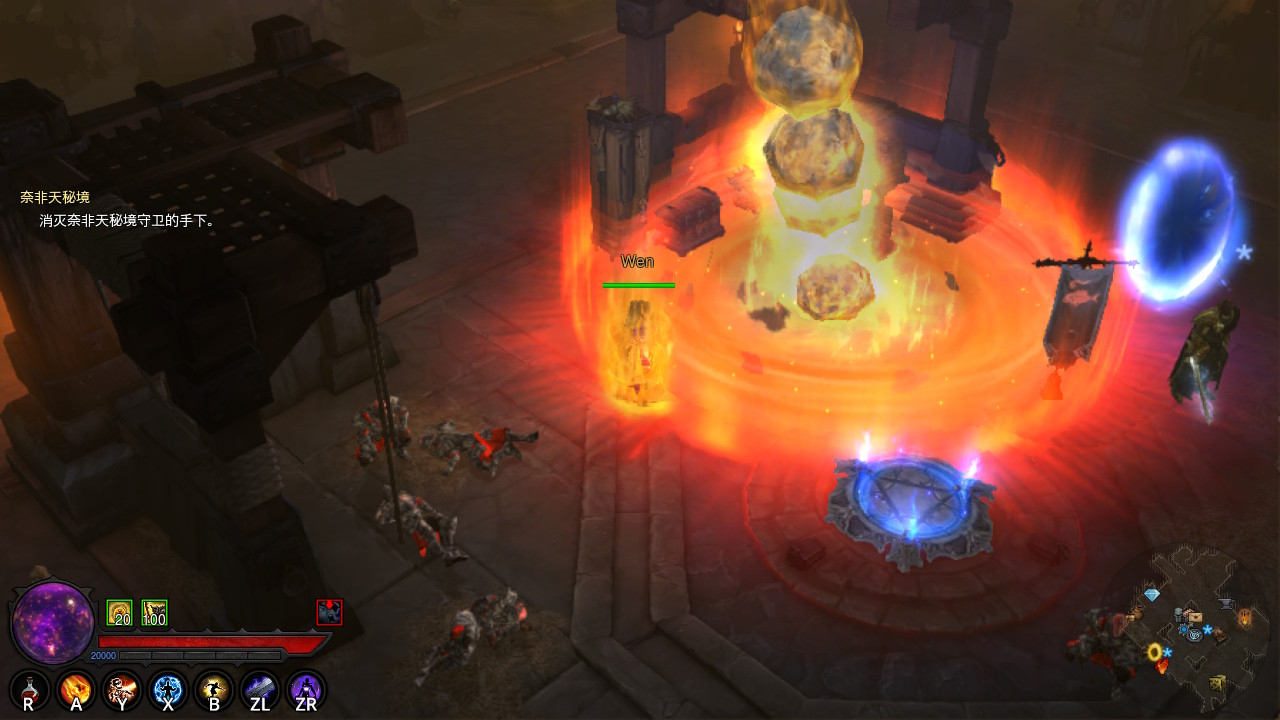The image size is (1280, 720).
Task: Trigger the blue energy armor skill
Action: tap(168, 690)
